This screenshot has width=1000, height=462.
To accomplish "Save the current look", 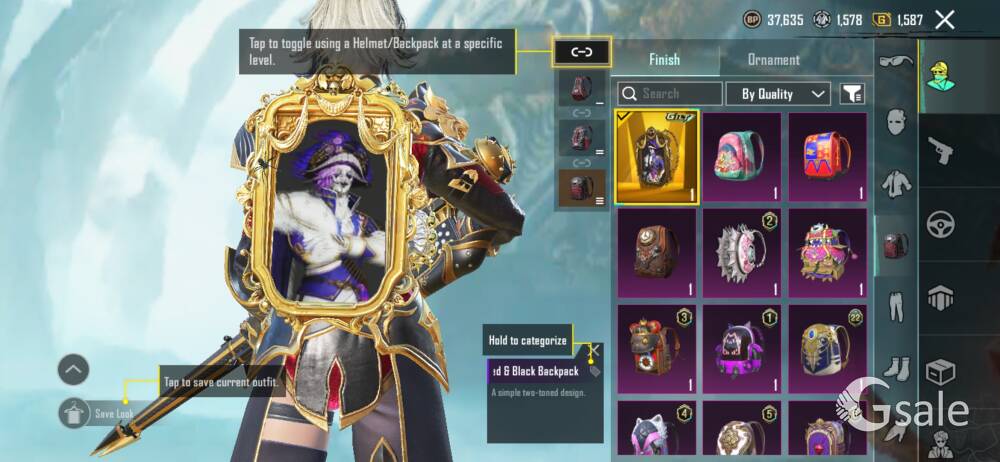I will (x=75, y=412).
